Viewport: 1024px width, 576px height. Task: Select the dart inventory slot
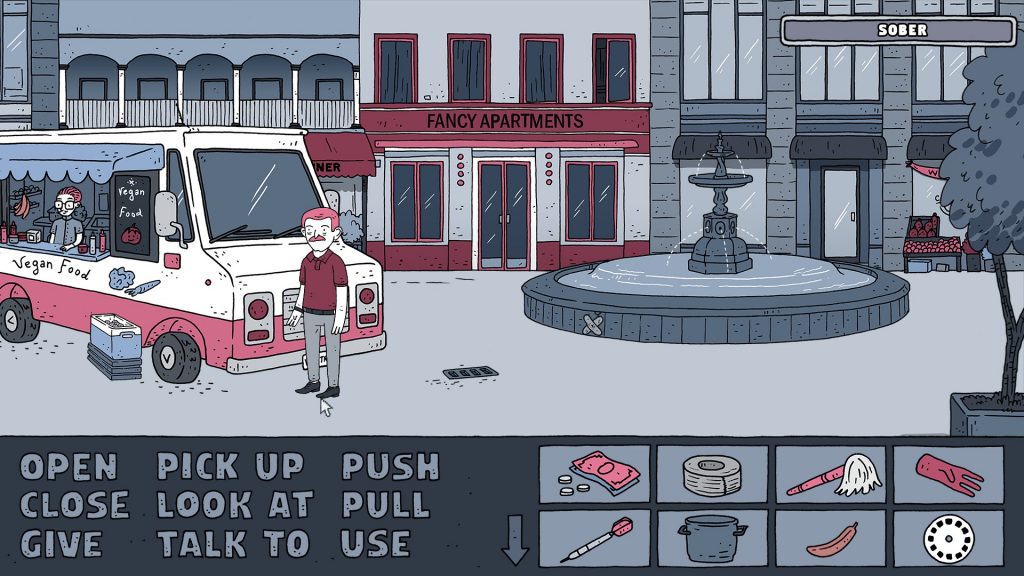(x=594, y=539)
